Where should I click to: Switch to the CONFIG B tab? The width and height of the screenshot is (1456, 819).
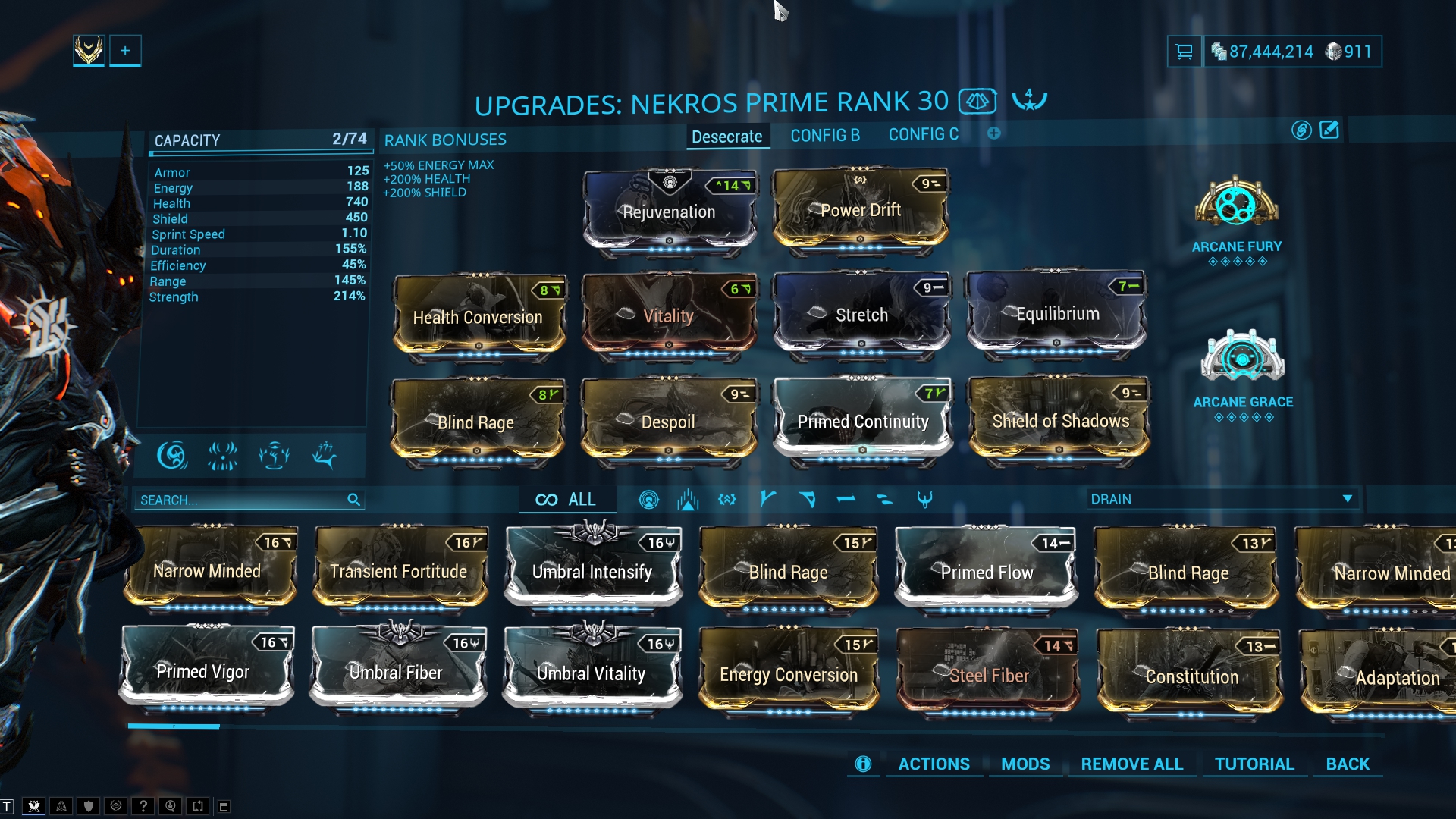click(x=825, y=136)
